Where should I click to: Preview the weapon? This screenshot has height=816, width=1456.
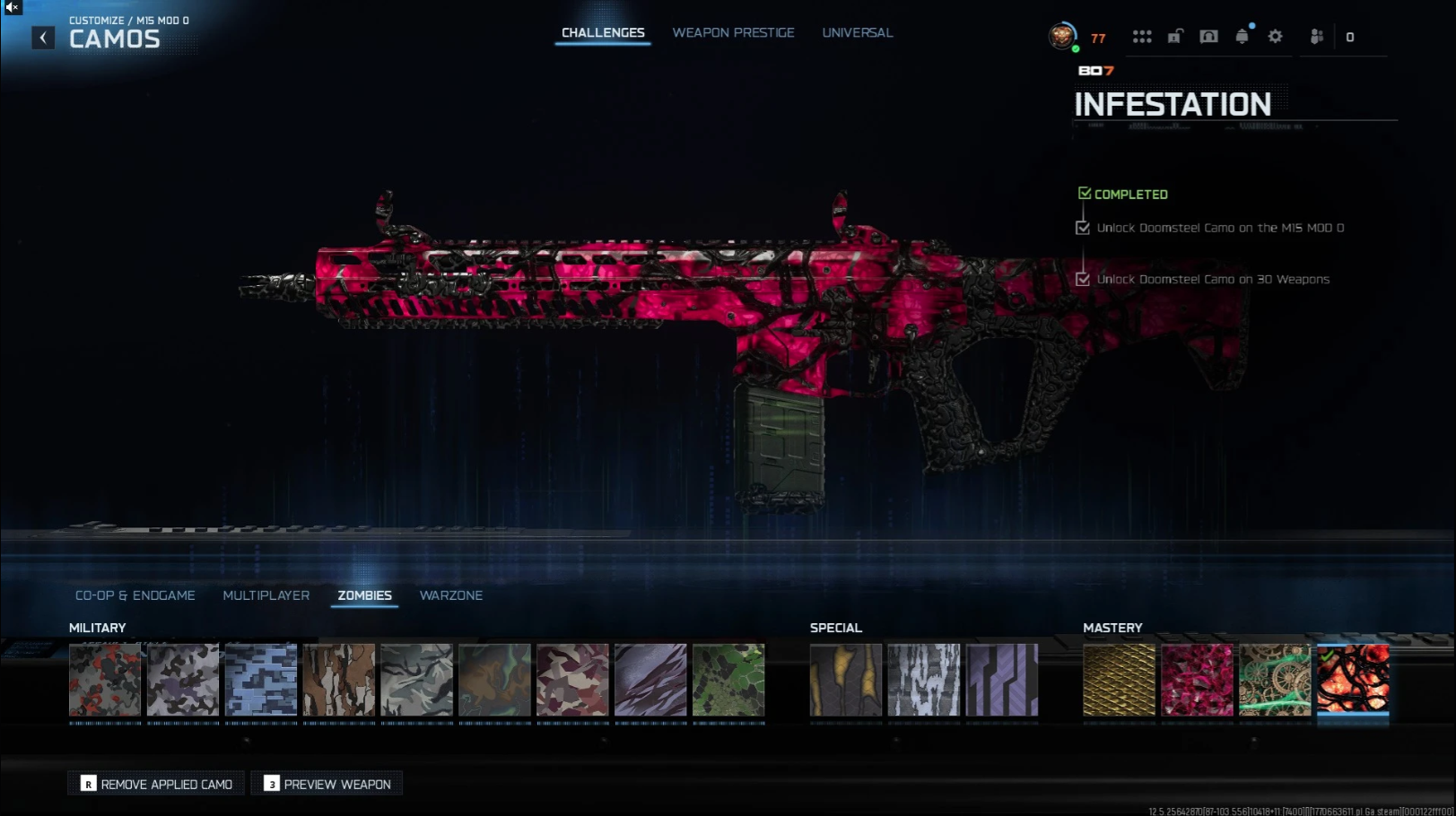click(327, 784)
